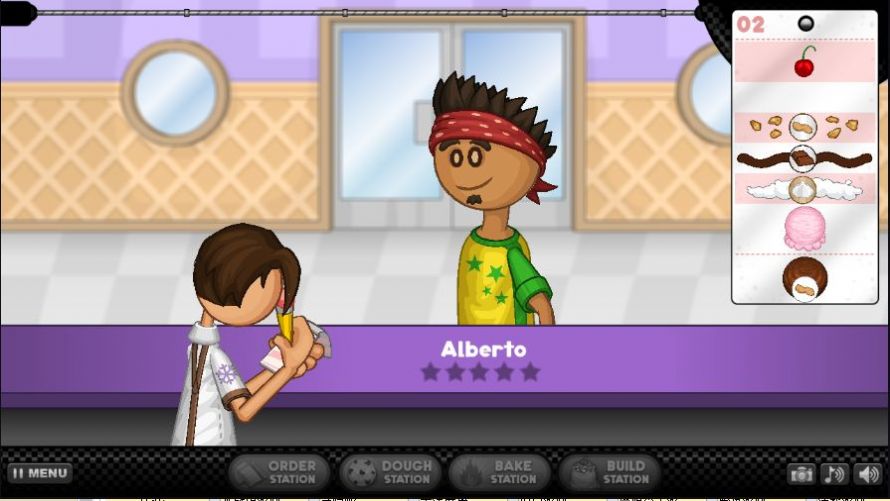Click the camera snapshot icon
890x501 pixels.
tap(800, 474)
